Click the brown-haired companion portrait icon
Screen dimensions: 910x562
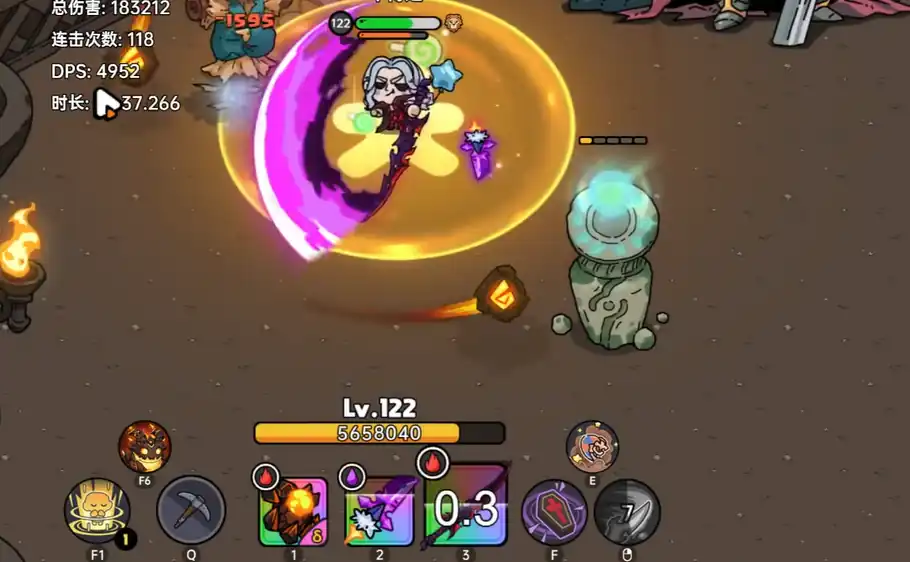pos(592,447)
